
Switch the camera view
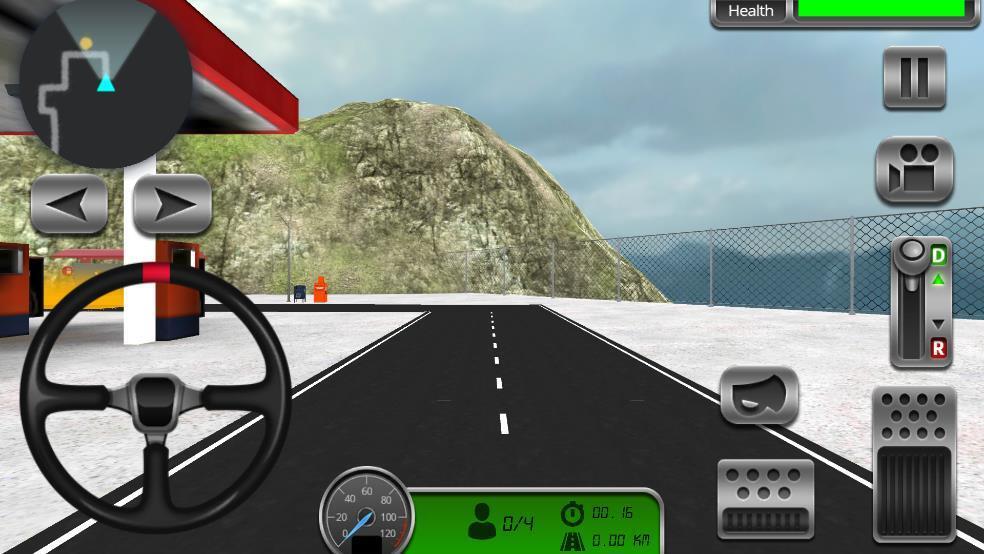pyautogui.click(x=914, y=170)
